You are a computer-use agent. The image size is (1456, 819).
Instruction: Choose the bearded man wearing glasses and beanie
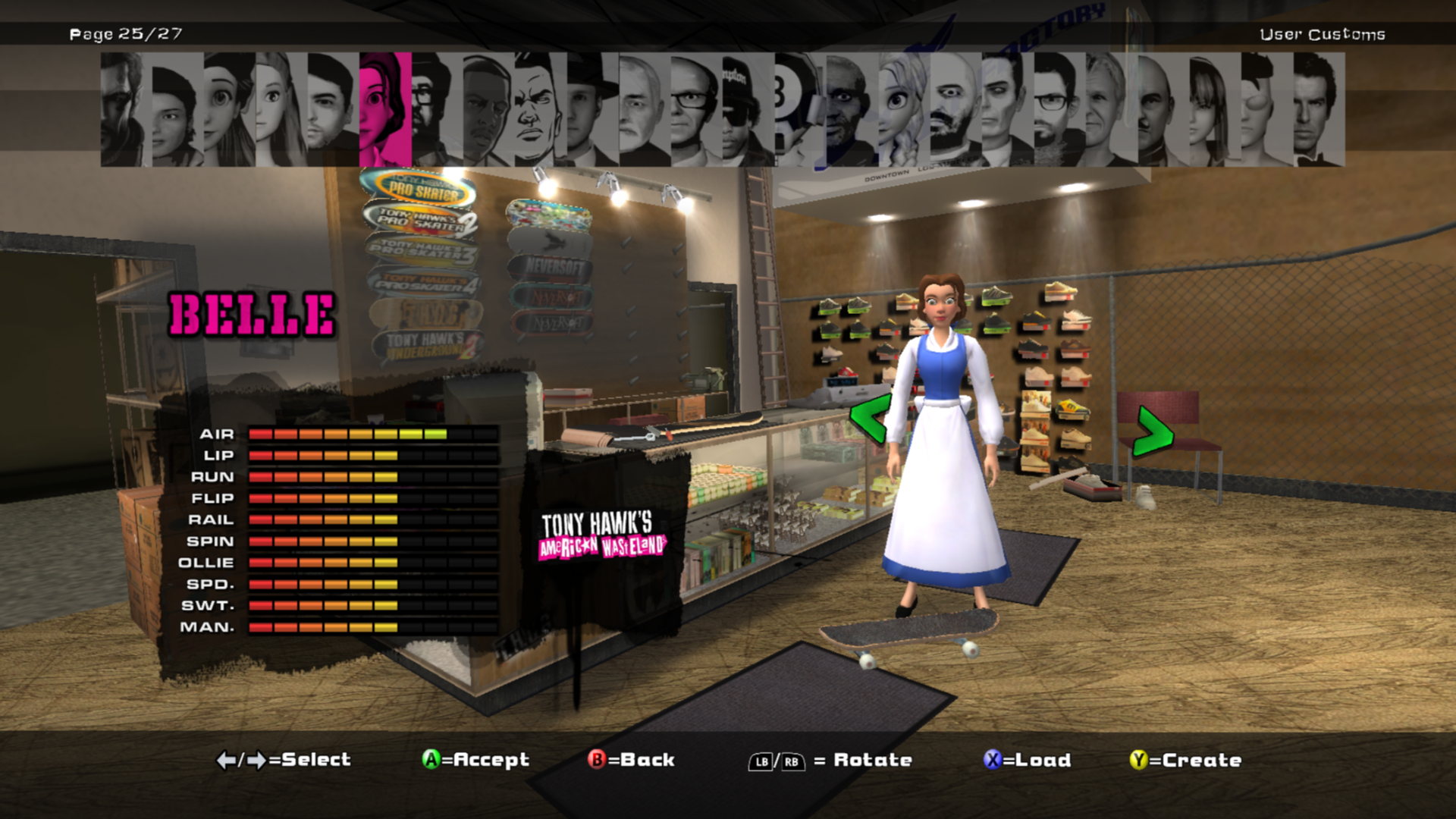(436, 109)
